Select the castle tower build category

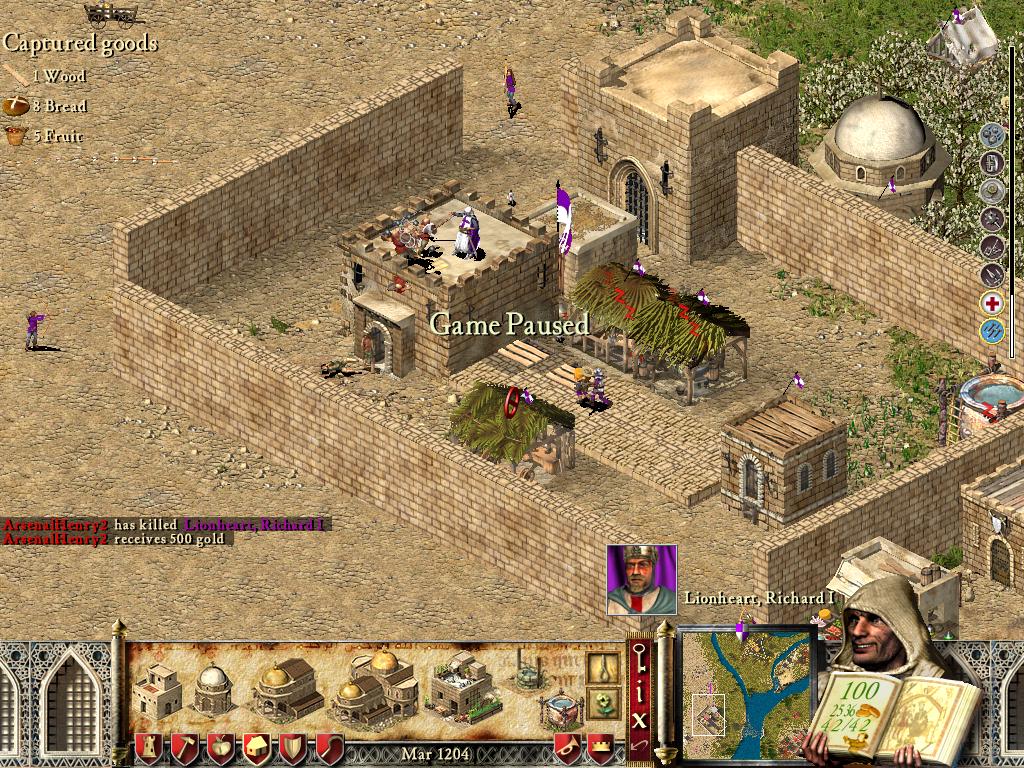click(149, 747)
